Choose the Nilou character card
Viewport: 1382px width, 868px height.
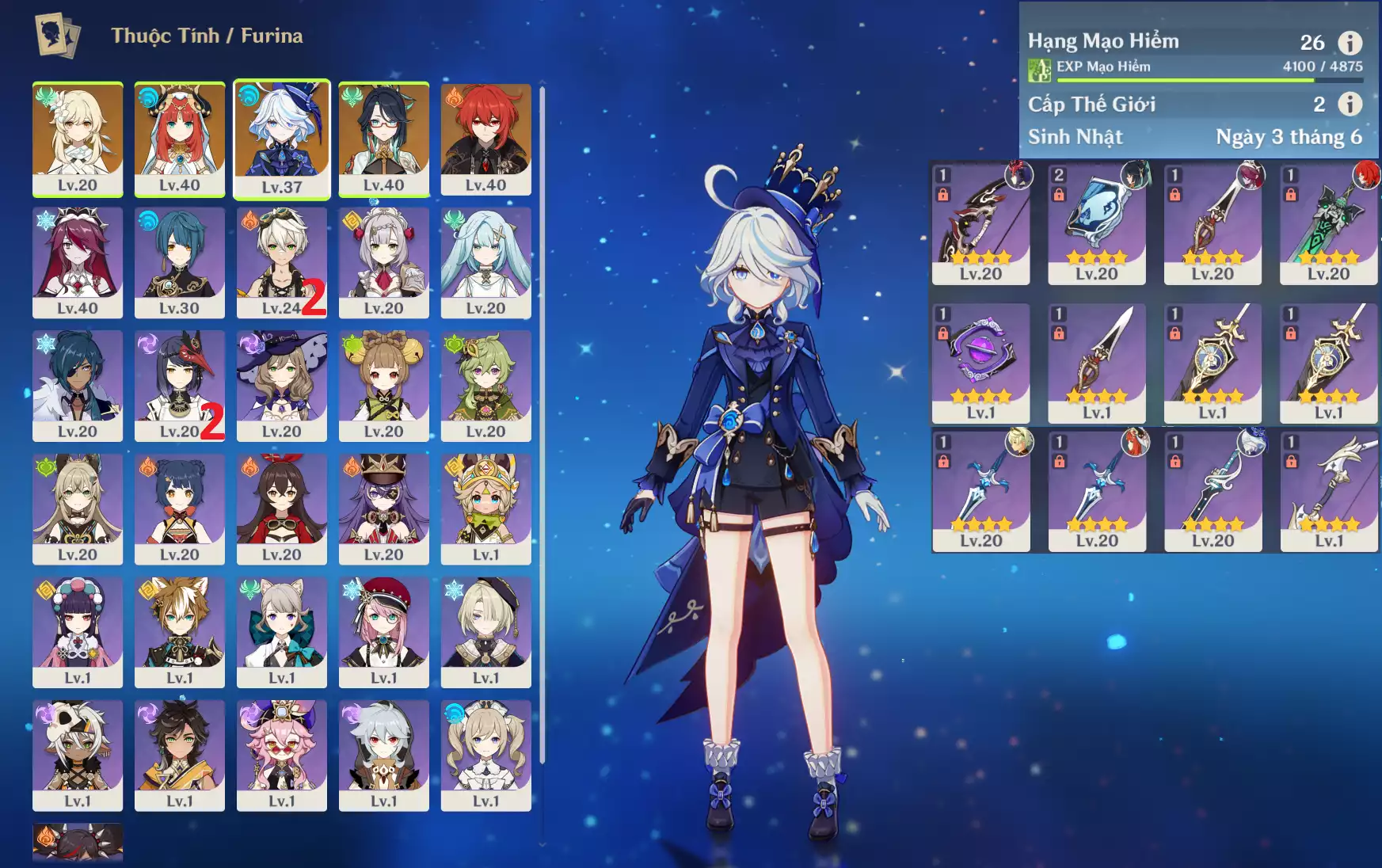[180, 139]
